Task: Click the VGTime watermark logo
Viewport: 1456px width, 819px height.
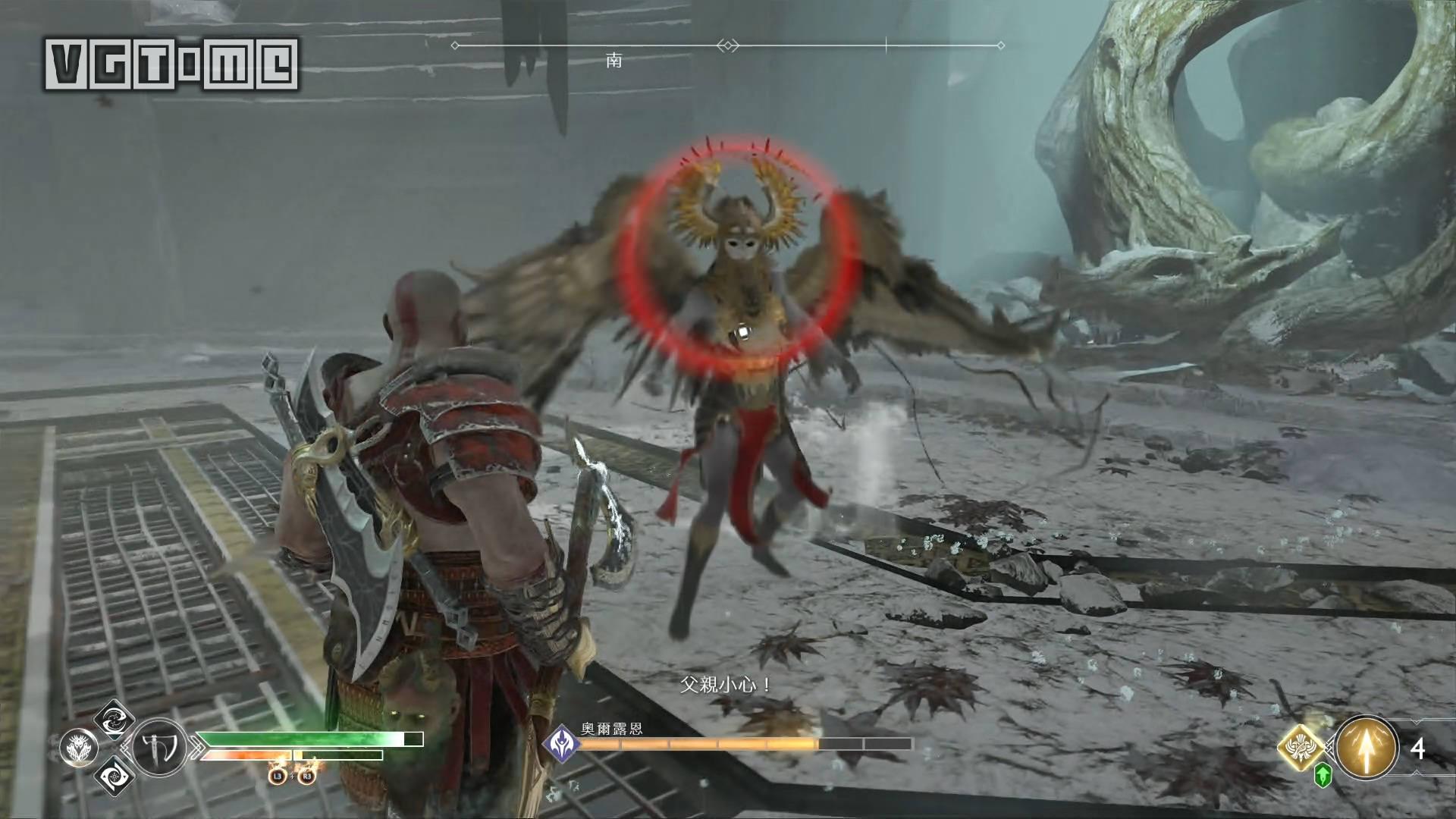Action: coord(171,64)
